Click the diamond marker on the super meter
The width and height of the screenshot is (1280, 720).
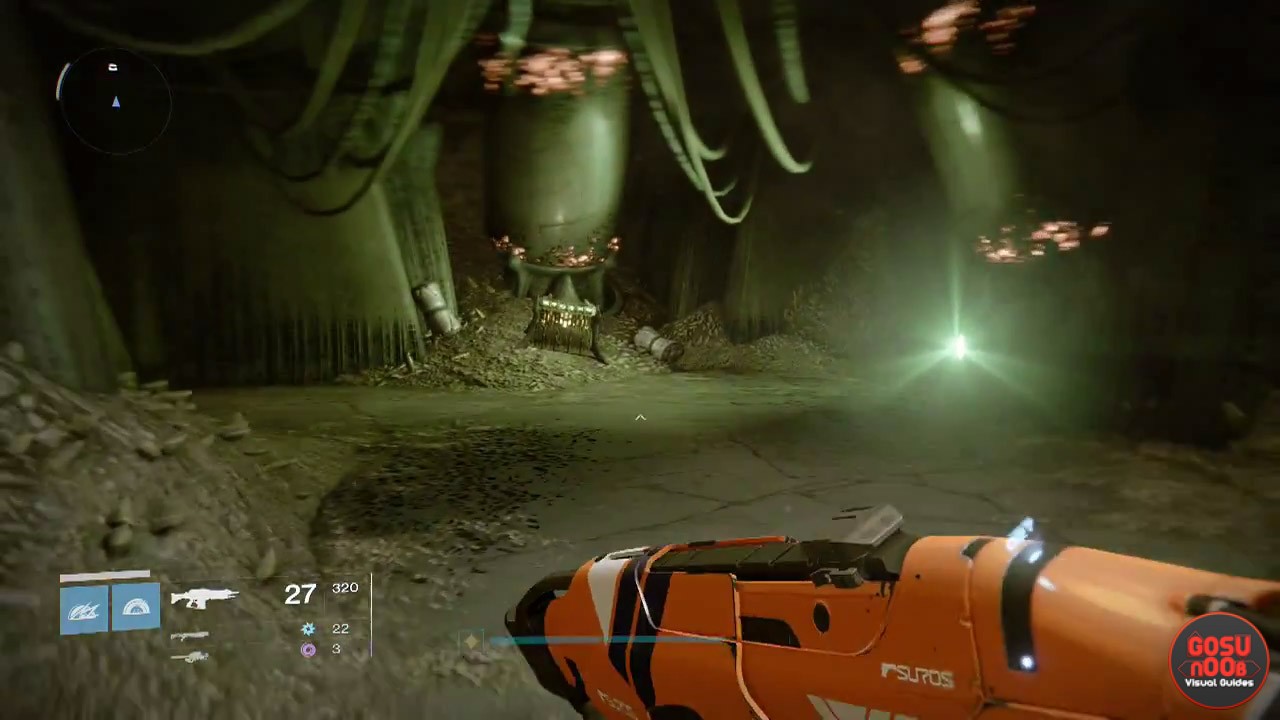coord(470,640)
